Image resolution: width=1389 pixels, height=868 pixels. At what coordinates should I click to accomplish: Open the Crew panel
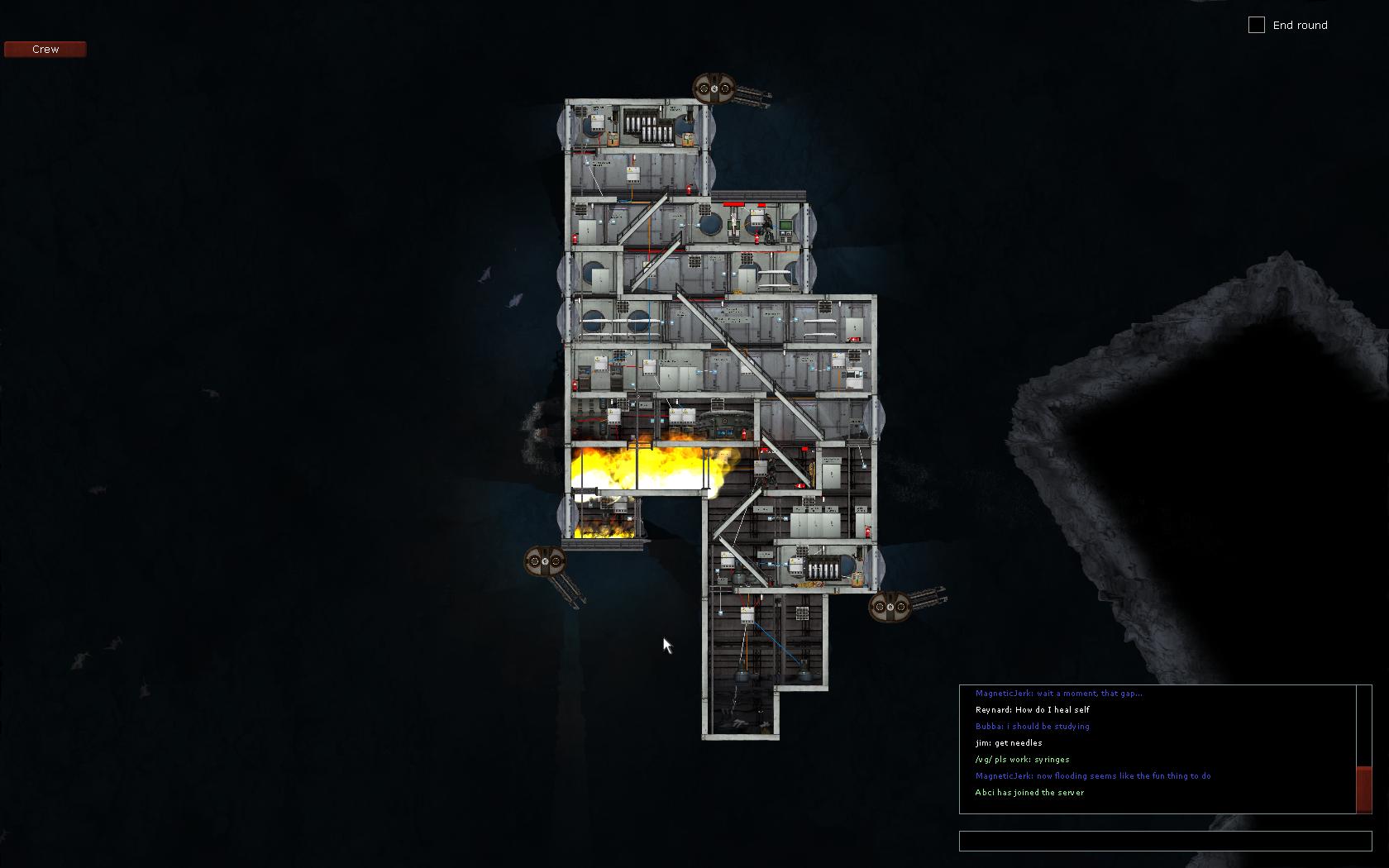click(x=45, y=49)
